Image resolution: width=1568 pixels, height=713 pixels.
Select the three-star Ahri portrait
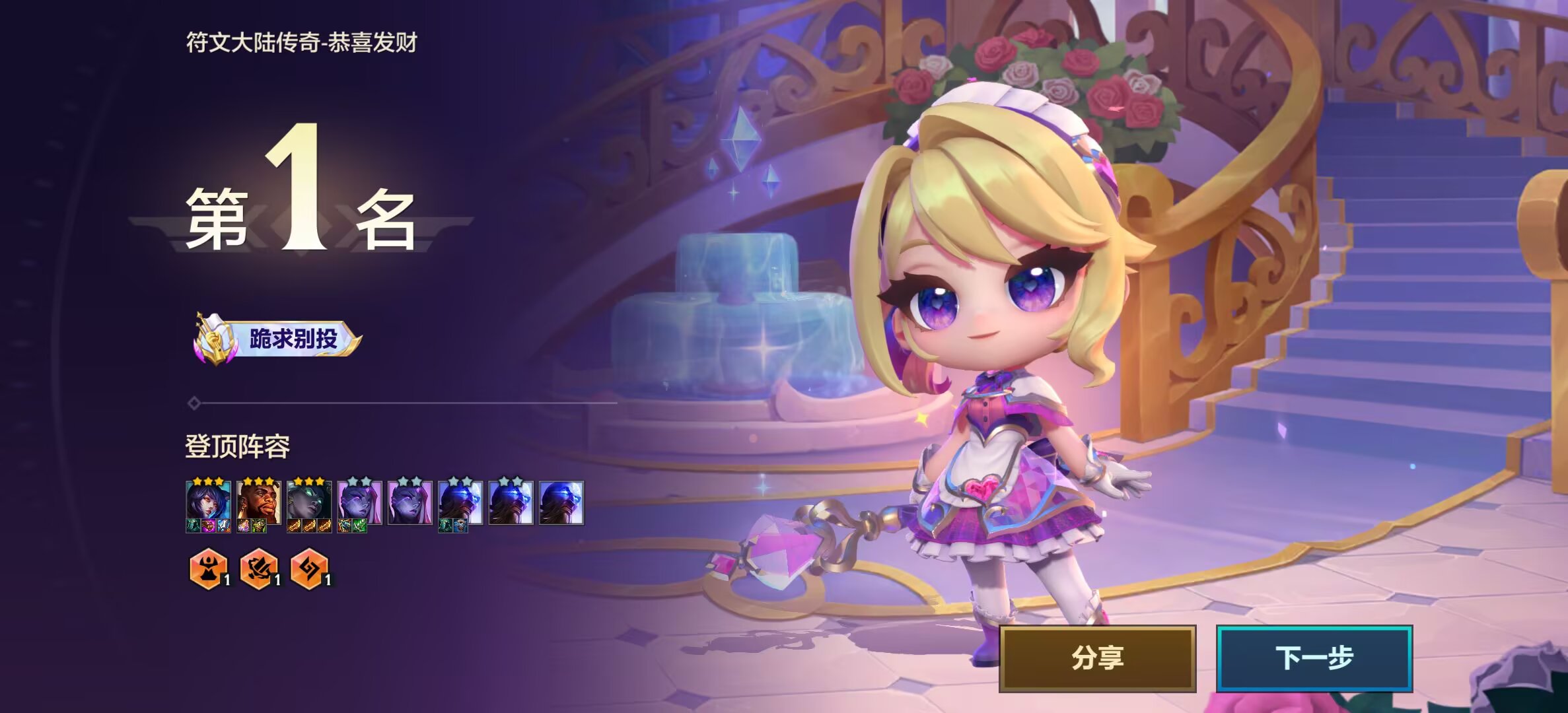point(208,503)
